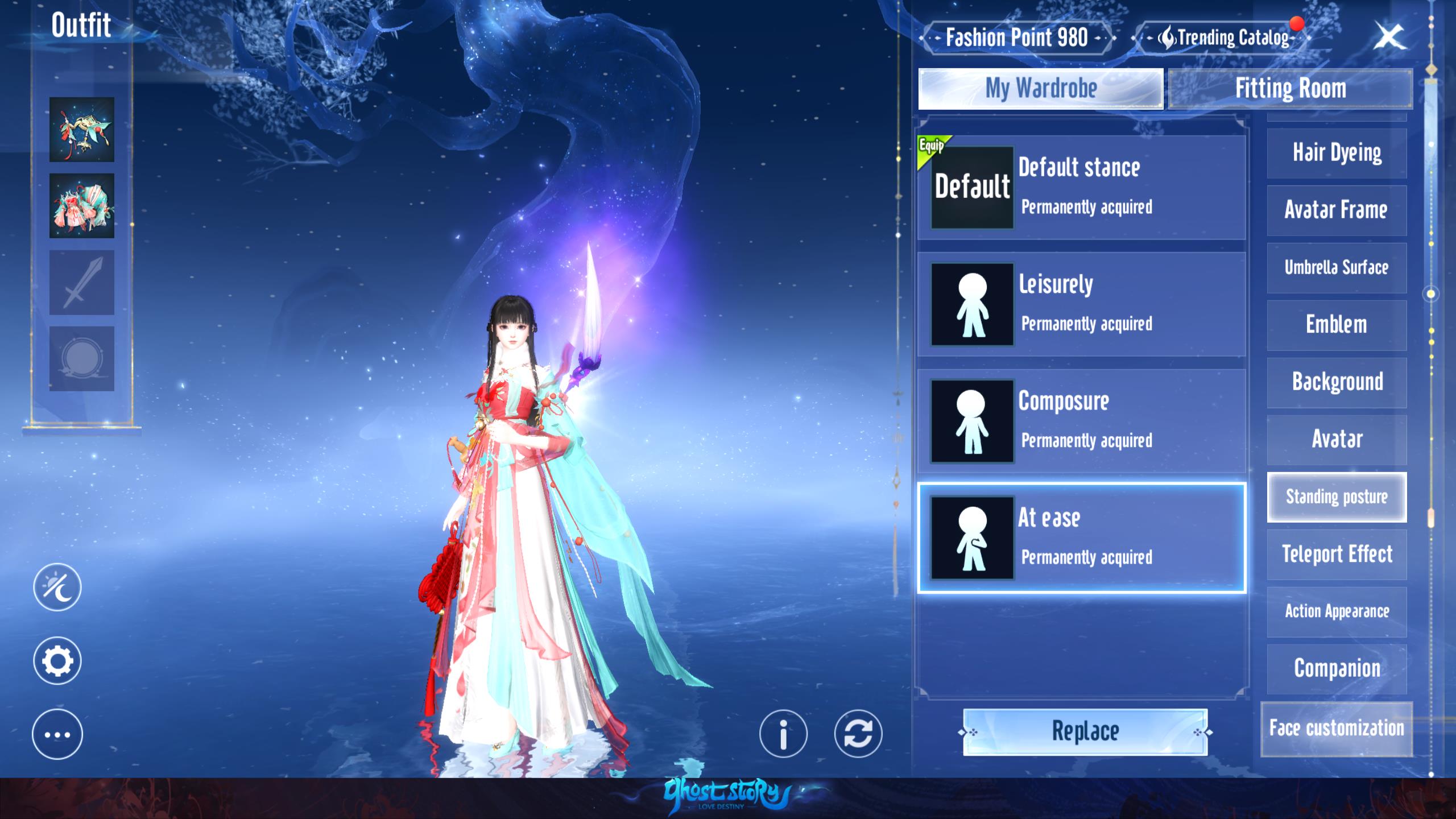Image resolution: width=1456 pixels, height=819 pixels.
Task: Close the outfit screen
Action: tap(1388, 38)
